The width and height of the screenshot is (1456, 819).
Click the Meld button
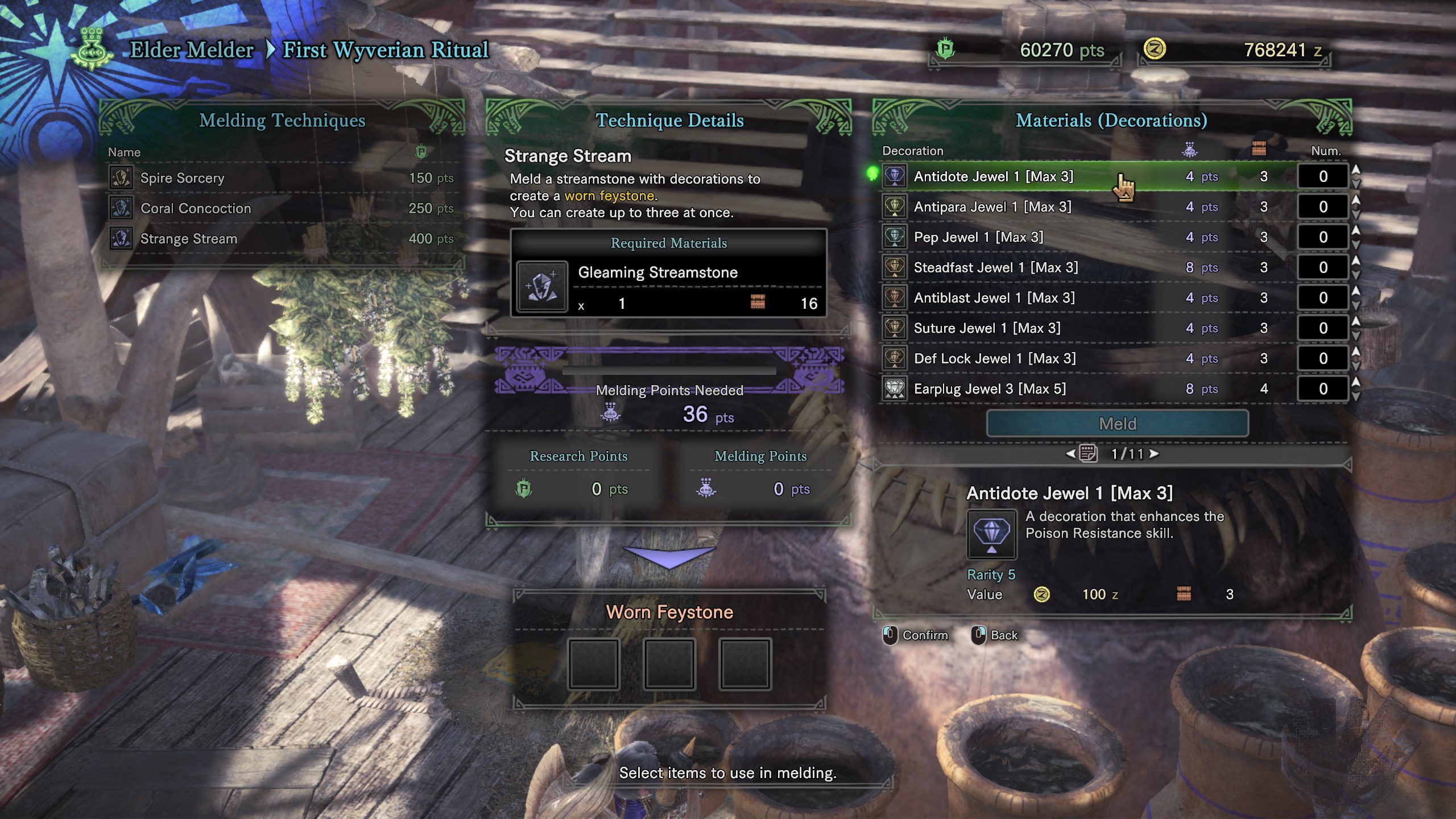coord(1117,424)
